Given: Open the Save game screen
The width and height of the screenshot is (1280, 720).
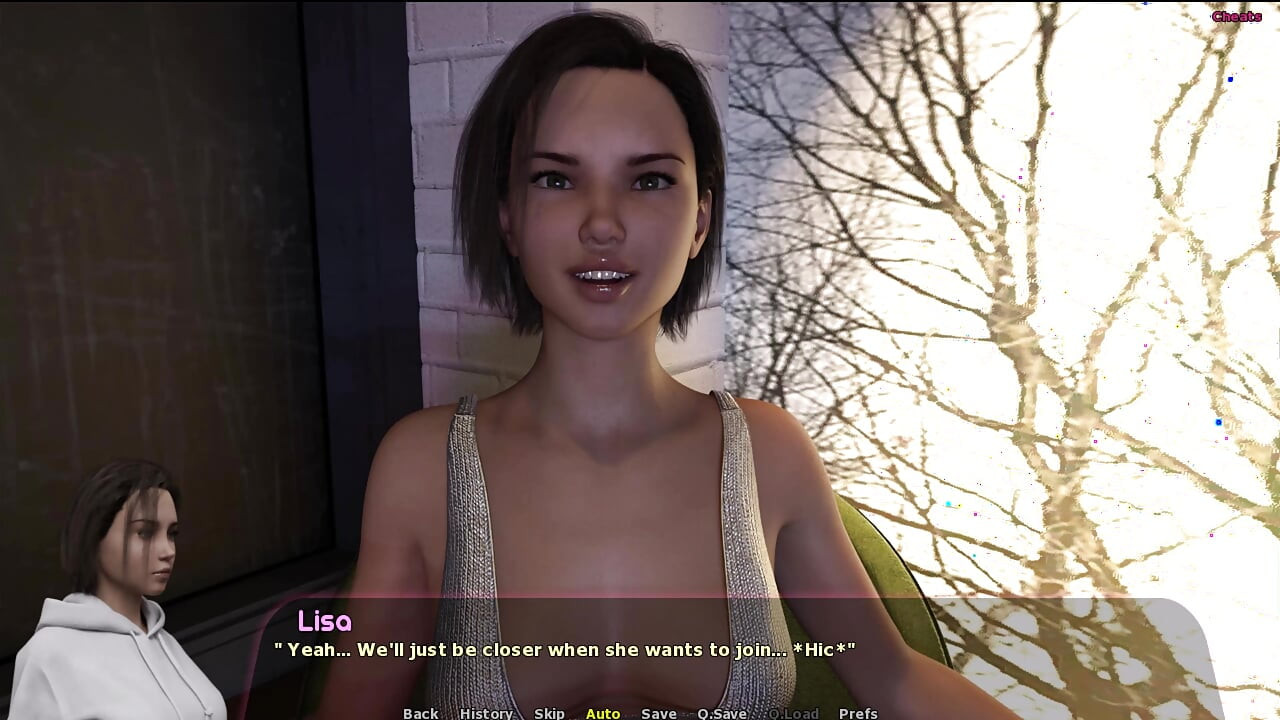Looking at the screenshot, I should 659,713.
